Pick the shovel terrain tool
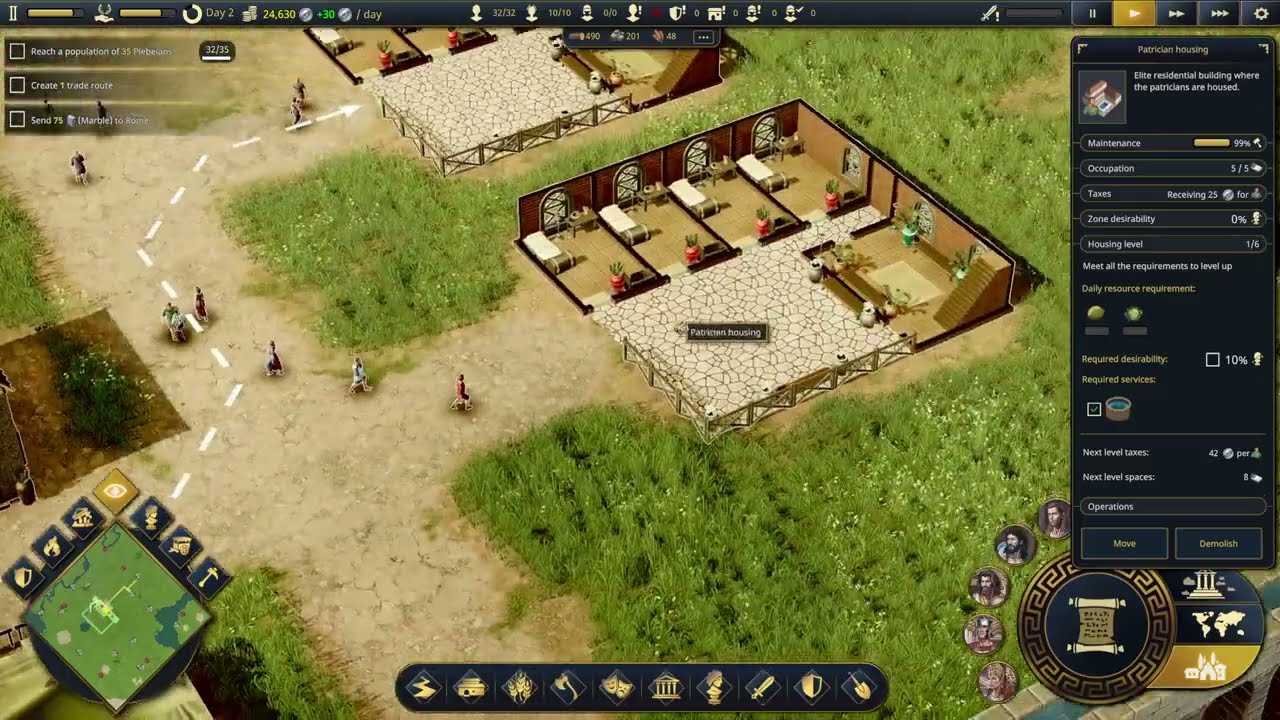This screenshot has width=1280, height=720. 859,688
